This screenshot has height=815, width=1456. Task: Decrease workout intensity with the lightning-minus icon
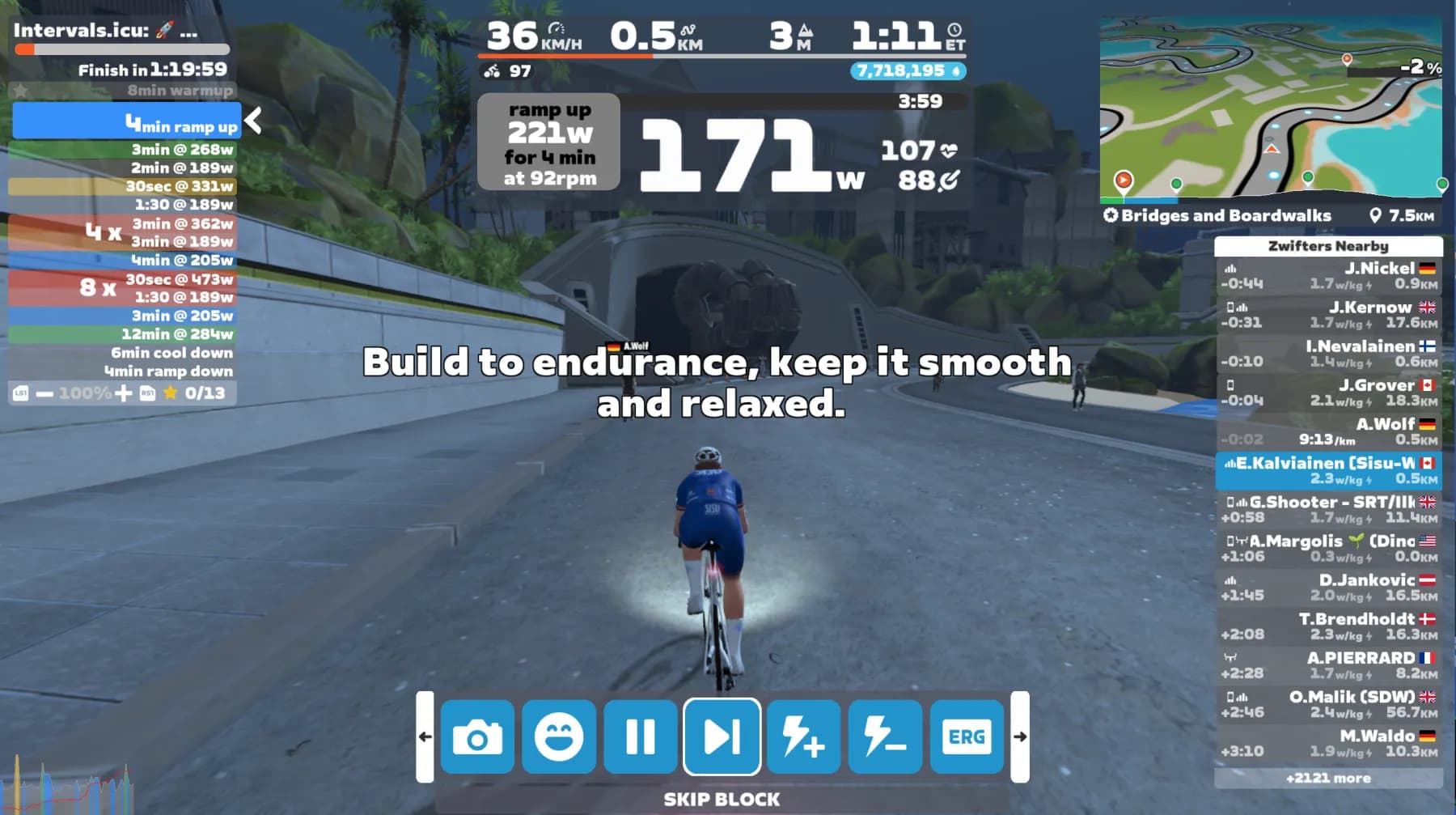pos(883,736)
